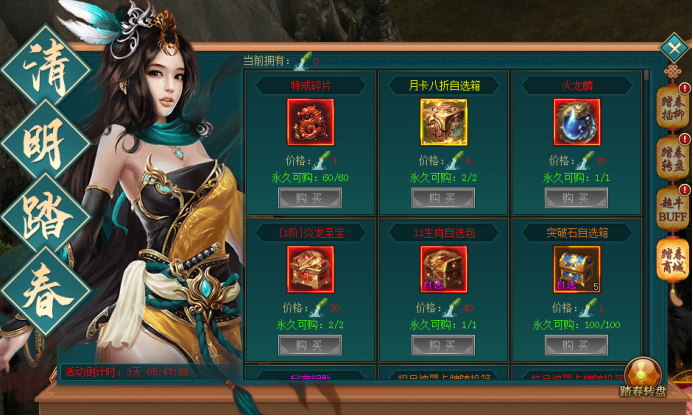Close the 清明踏春 event window
693x416 pixels.
click(x=674, y=48)
